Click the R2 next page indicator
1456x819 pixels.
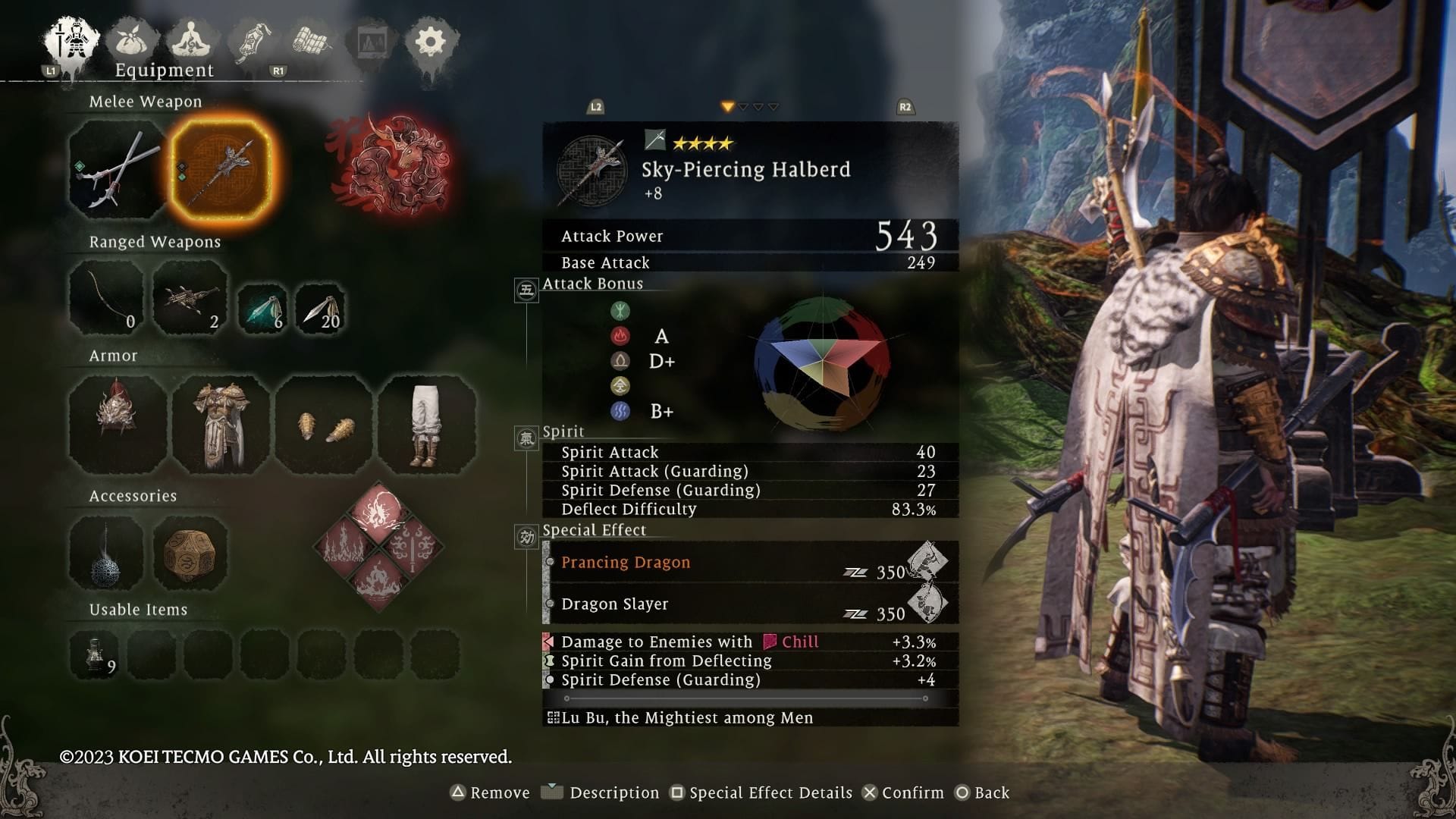tap(905, 106)
